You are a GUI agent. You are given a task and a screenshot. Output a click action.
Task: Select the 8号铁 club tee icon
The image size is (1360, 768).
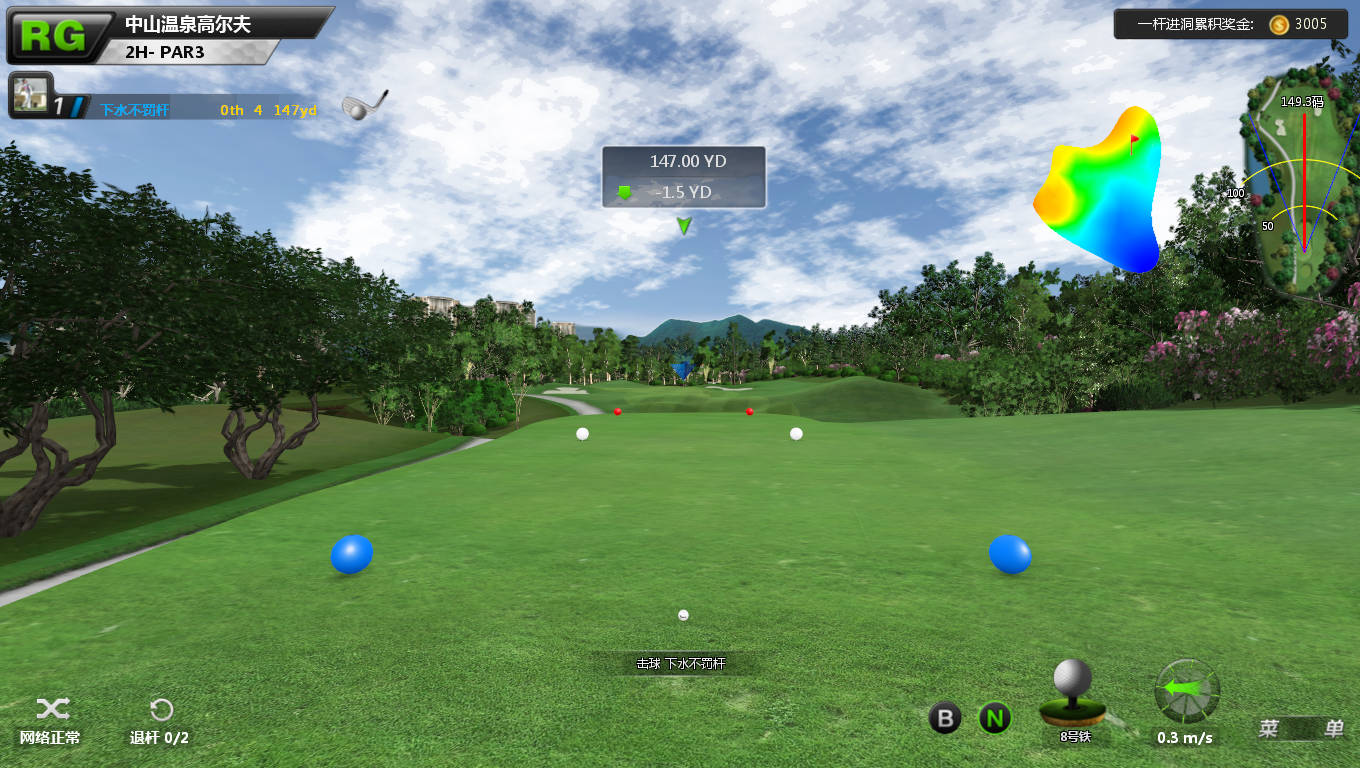pos(1073,693)
